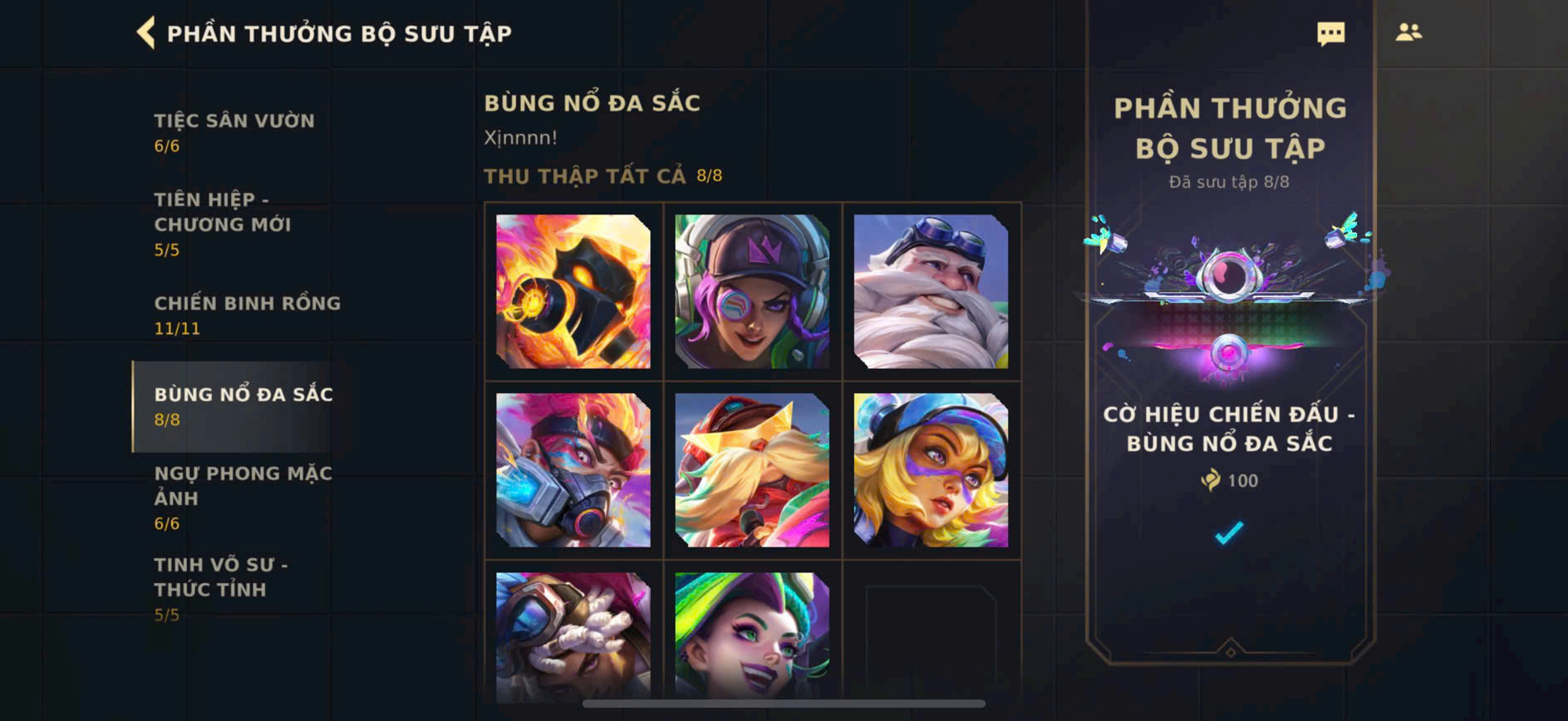Choose the gas mask character skin thumbnail

click(x=573, y=470)
